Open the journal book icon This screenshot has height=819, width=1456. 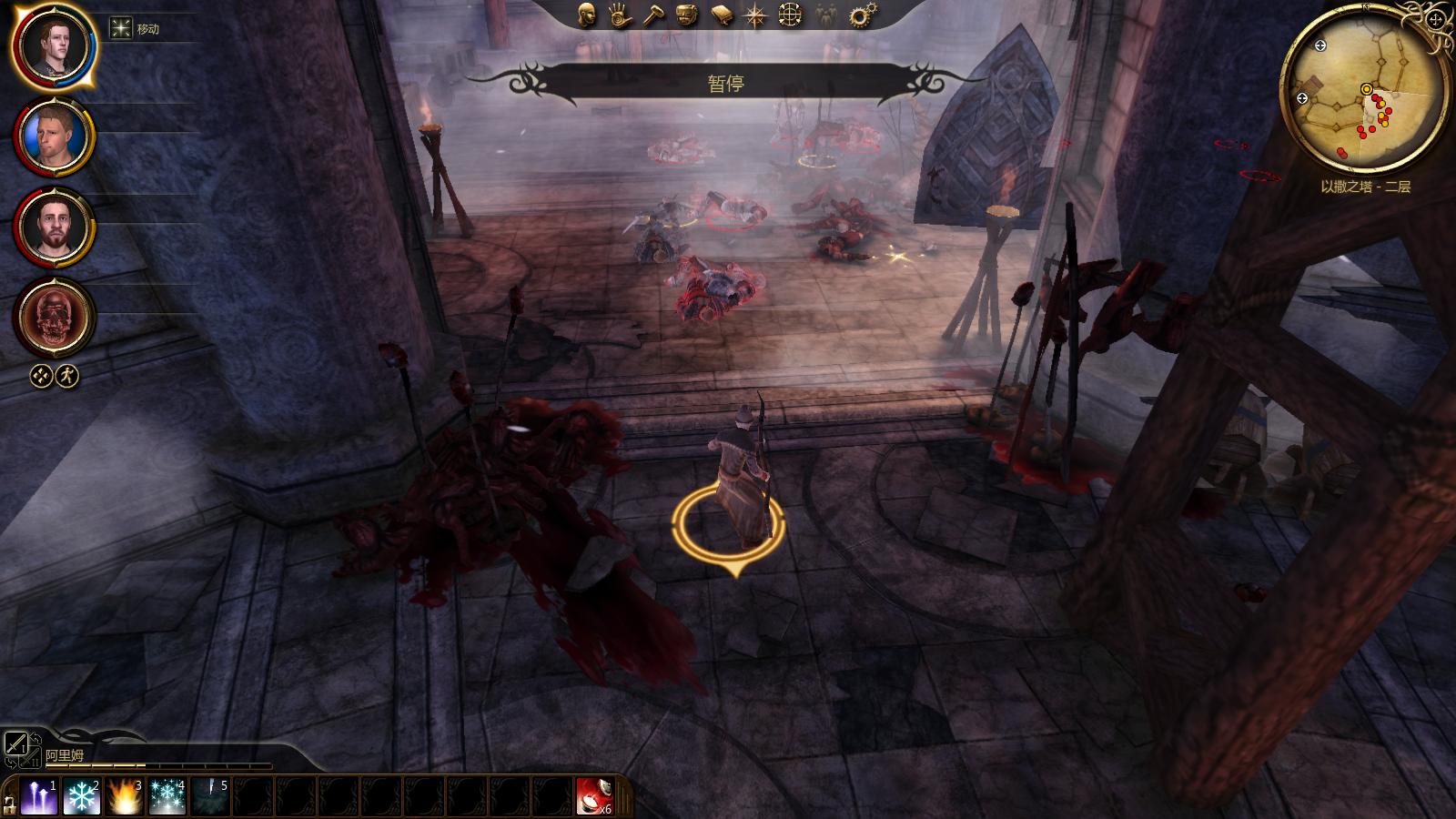pos(722,15)
